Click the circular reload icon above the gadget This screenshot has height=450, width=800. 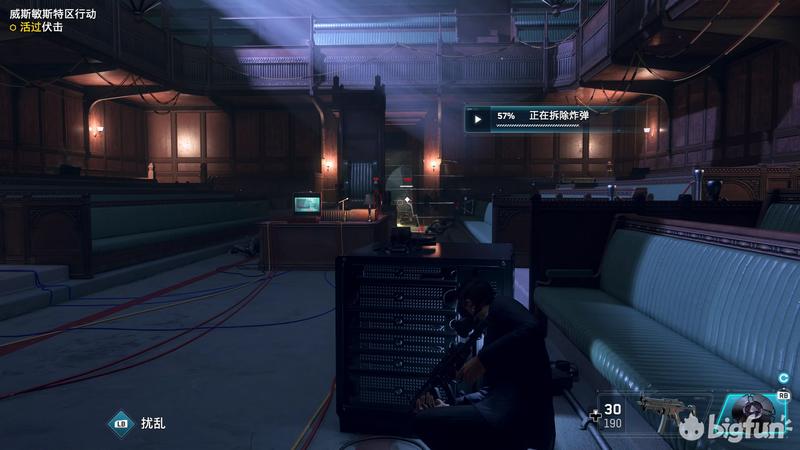point(784,378)
